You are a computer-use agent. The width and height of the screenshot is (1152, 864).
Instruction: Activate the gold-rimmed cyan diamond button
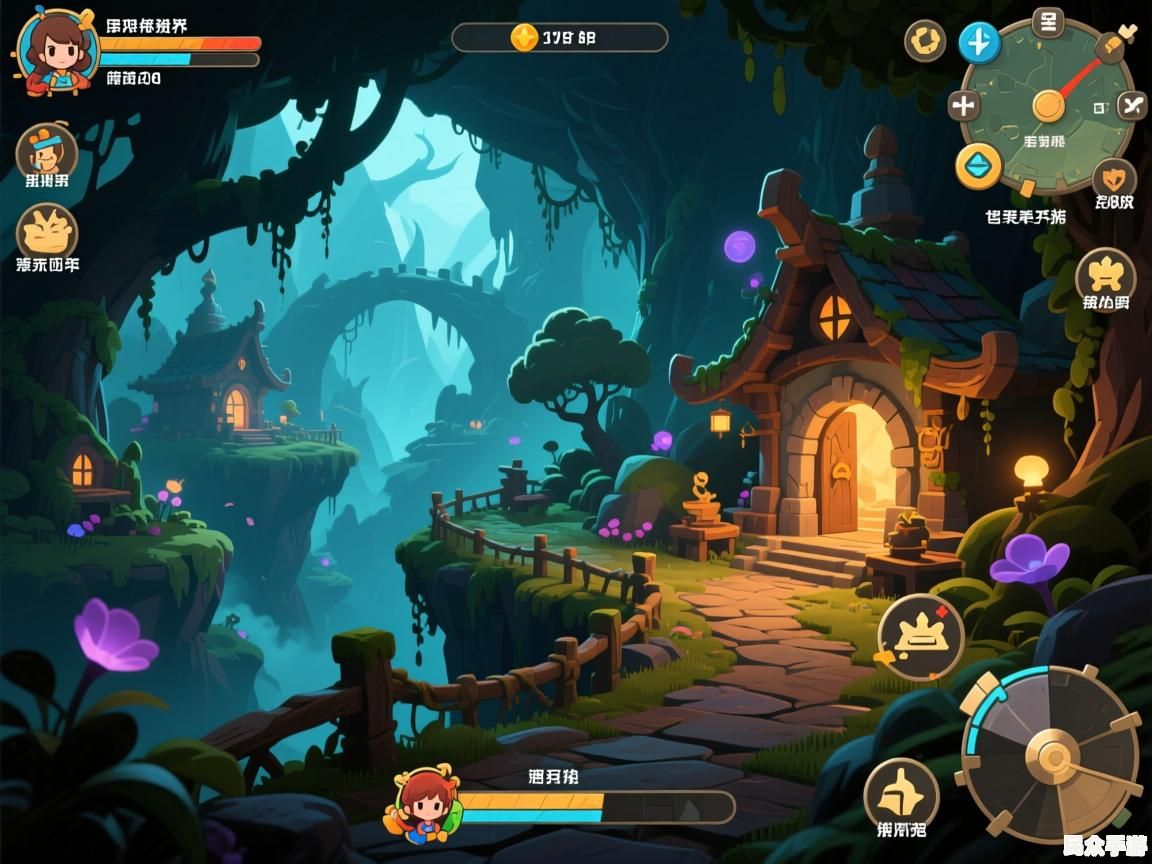[x=978, y=166]
